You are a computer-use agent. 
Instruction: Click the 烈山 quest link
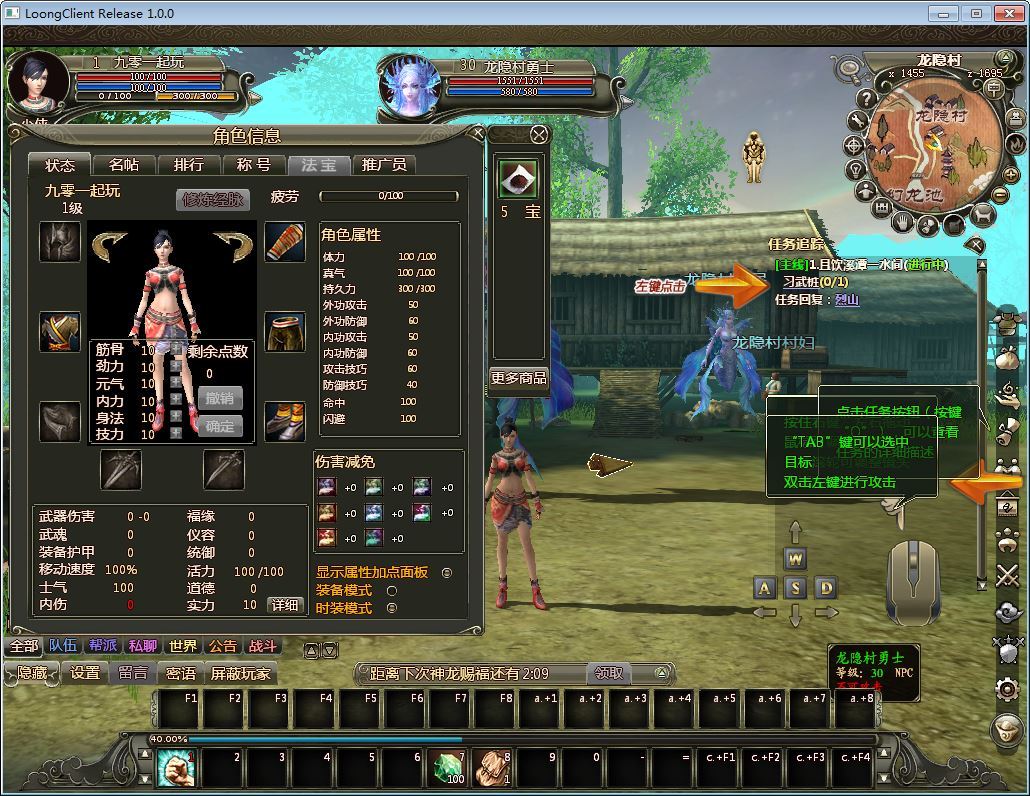tap(847, 299)
